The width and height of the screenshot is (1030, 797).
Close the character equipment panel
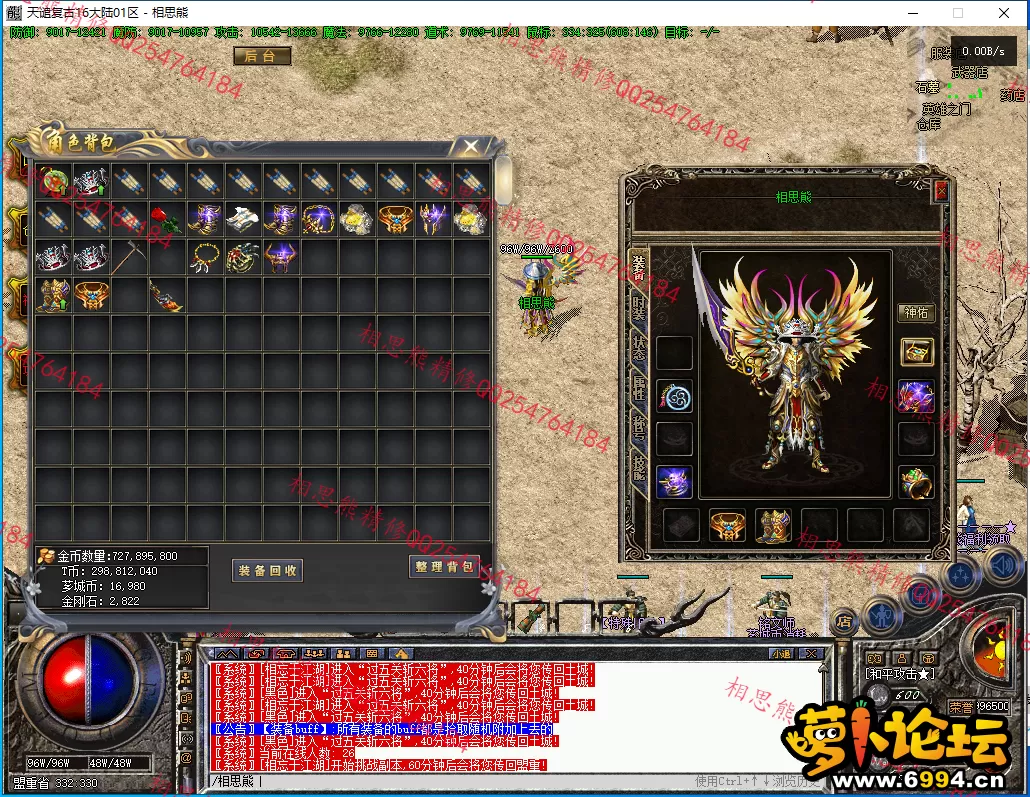coord(940,190)
